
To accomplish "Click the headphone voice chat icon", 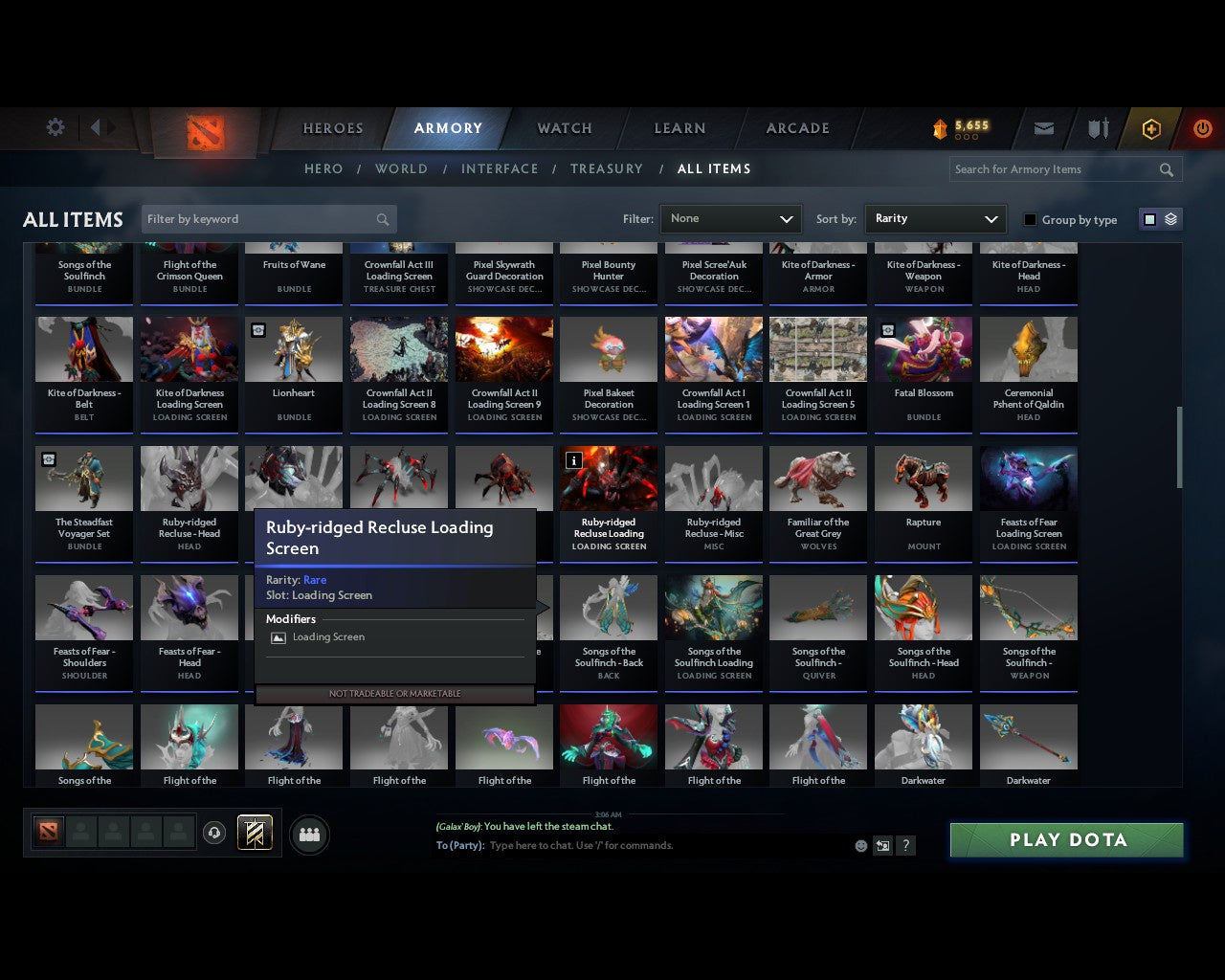I will point(215,834).
